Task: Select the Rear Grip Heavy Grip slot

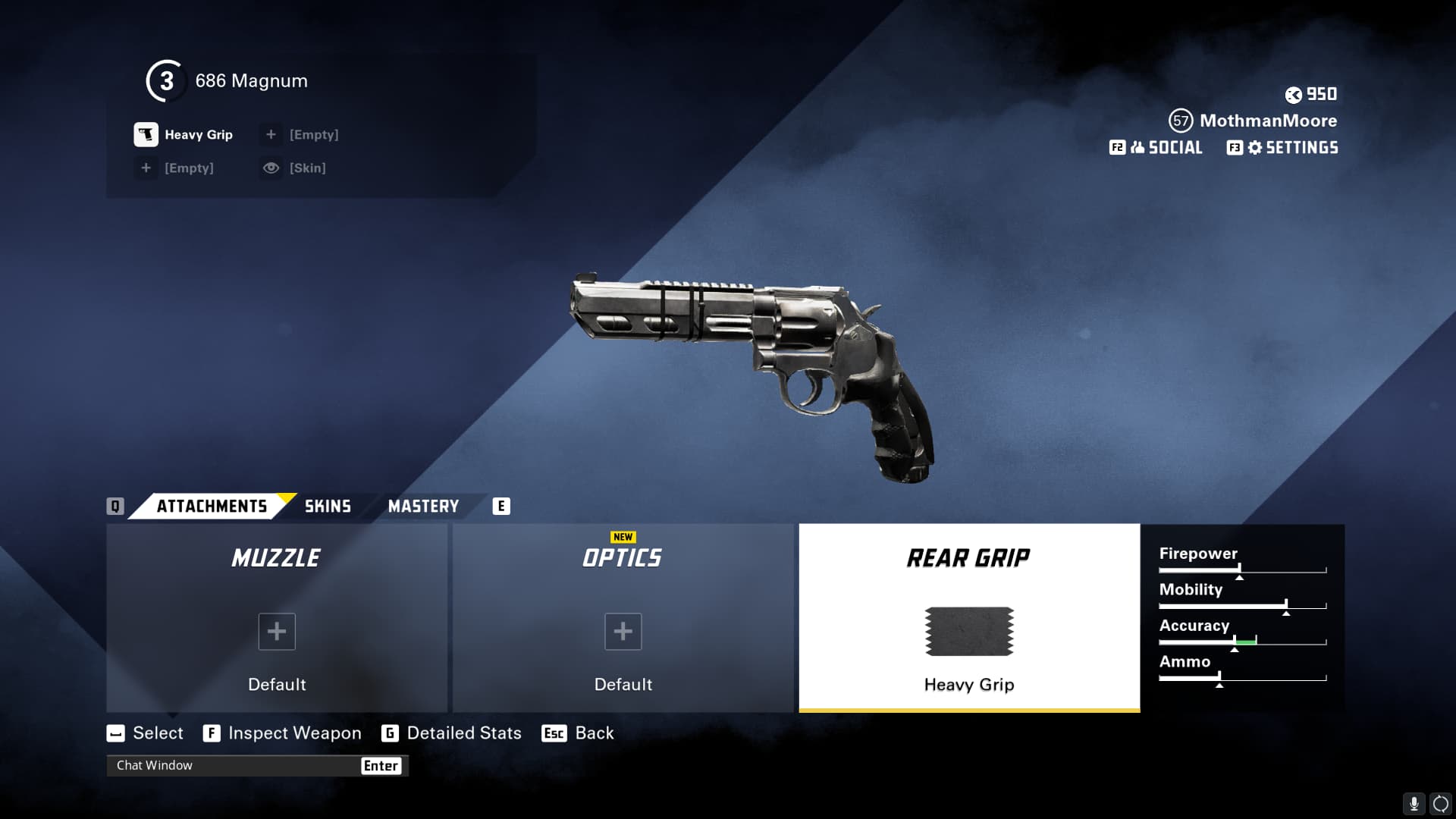Action: click(x=969, y=618)
